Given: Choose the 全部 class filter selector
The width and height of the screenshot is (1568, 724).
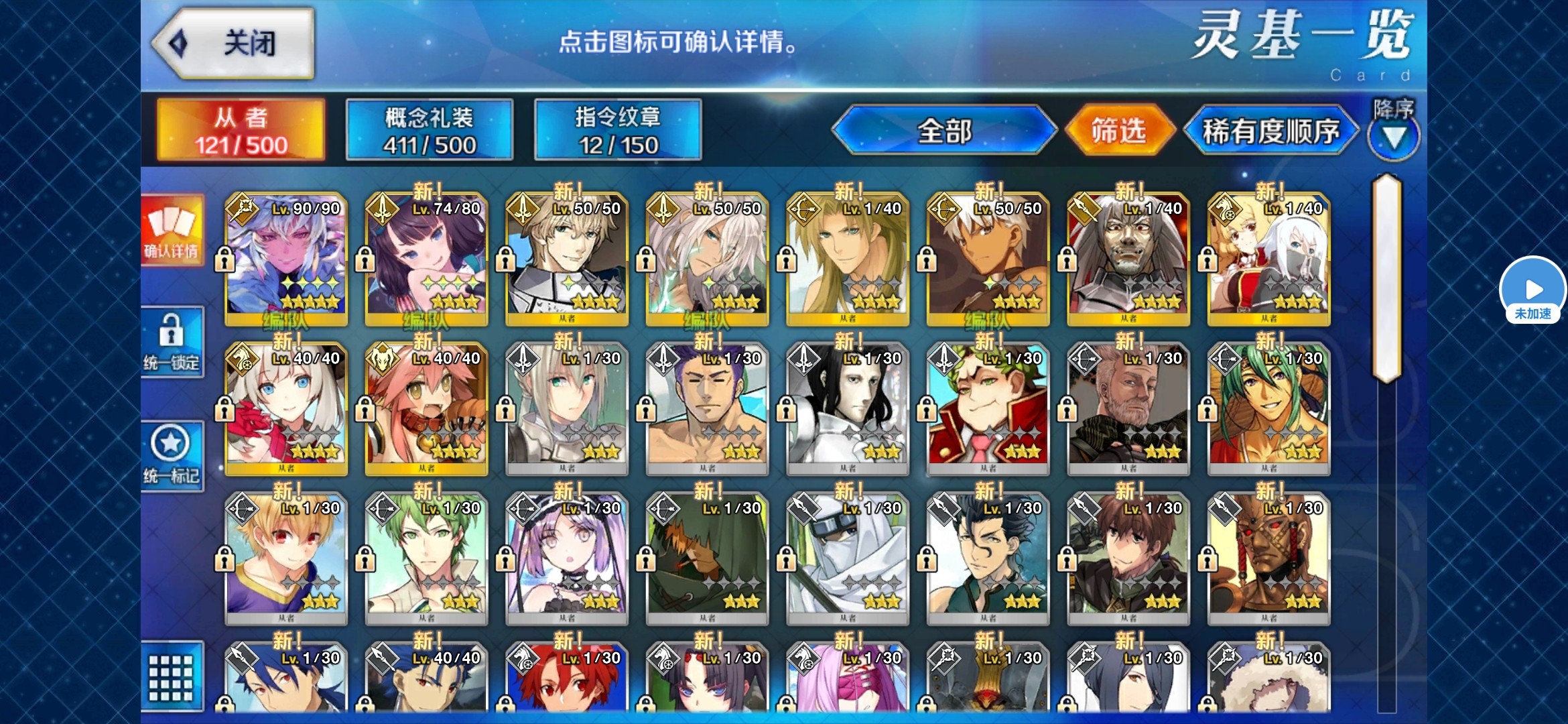Looking at the screenshot, I should (944, 131).
